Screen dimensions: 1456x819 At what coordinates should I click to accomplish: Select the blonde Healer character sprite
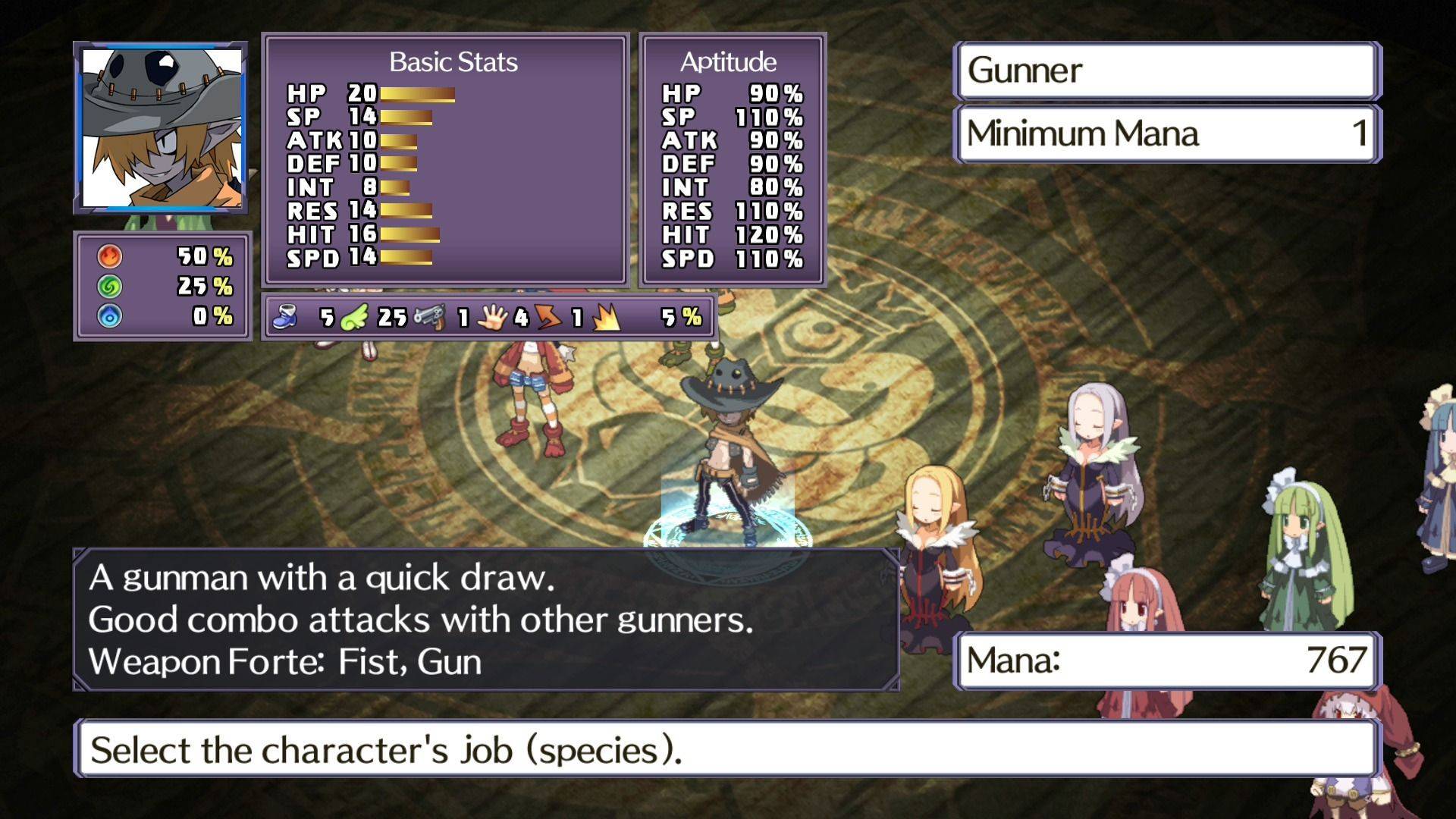click(x=937, y=546)
